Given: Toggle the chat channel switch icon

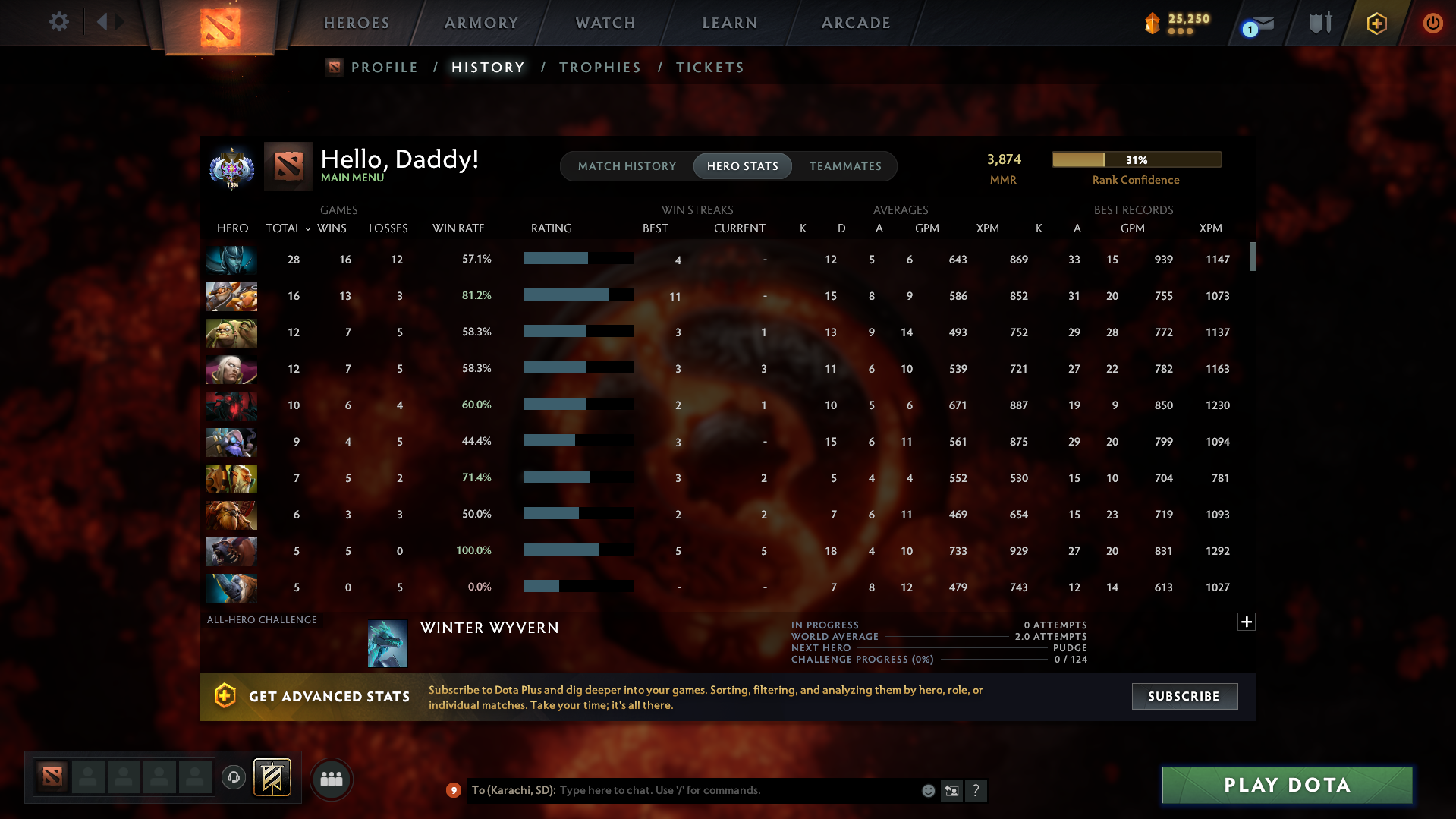Looking at the screenshot, I should [951, 790].
